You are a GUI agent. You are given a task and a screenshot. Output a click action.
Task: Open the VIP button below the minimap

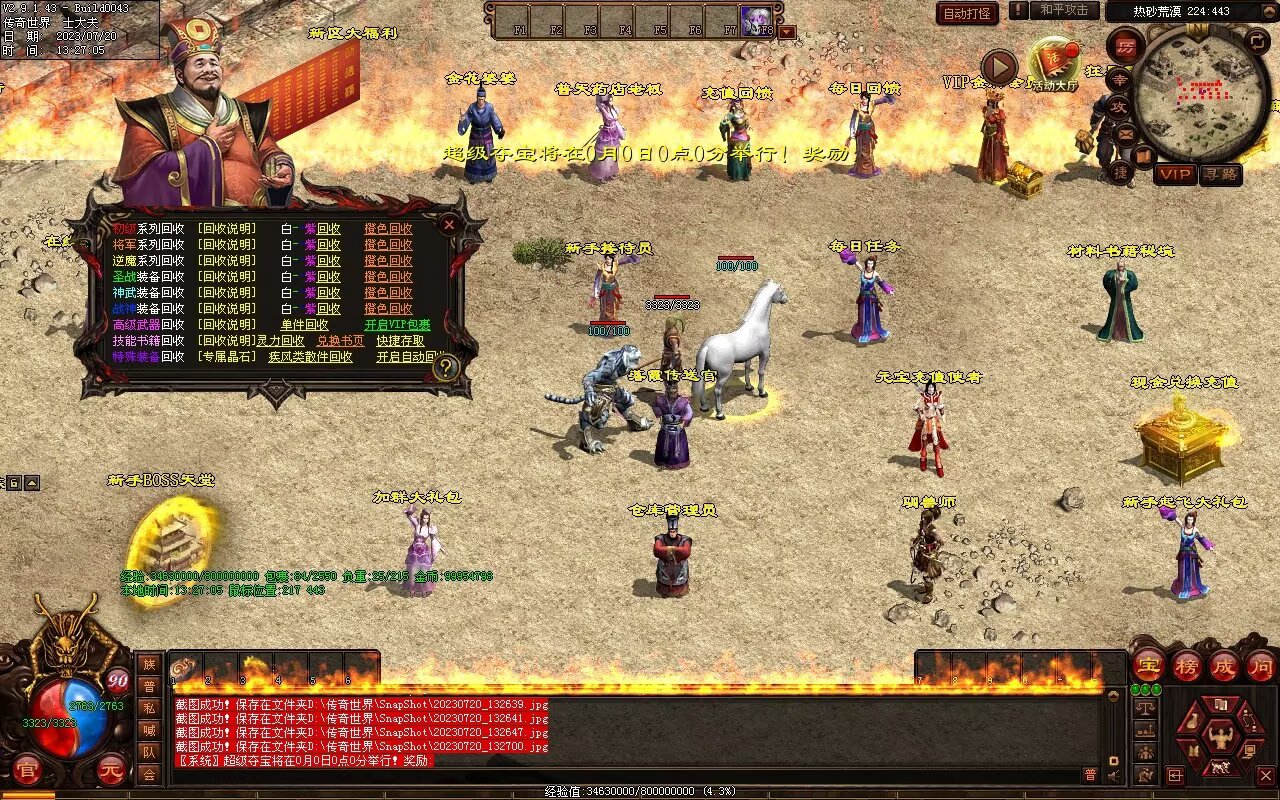[x=1175, y=174]
